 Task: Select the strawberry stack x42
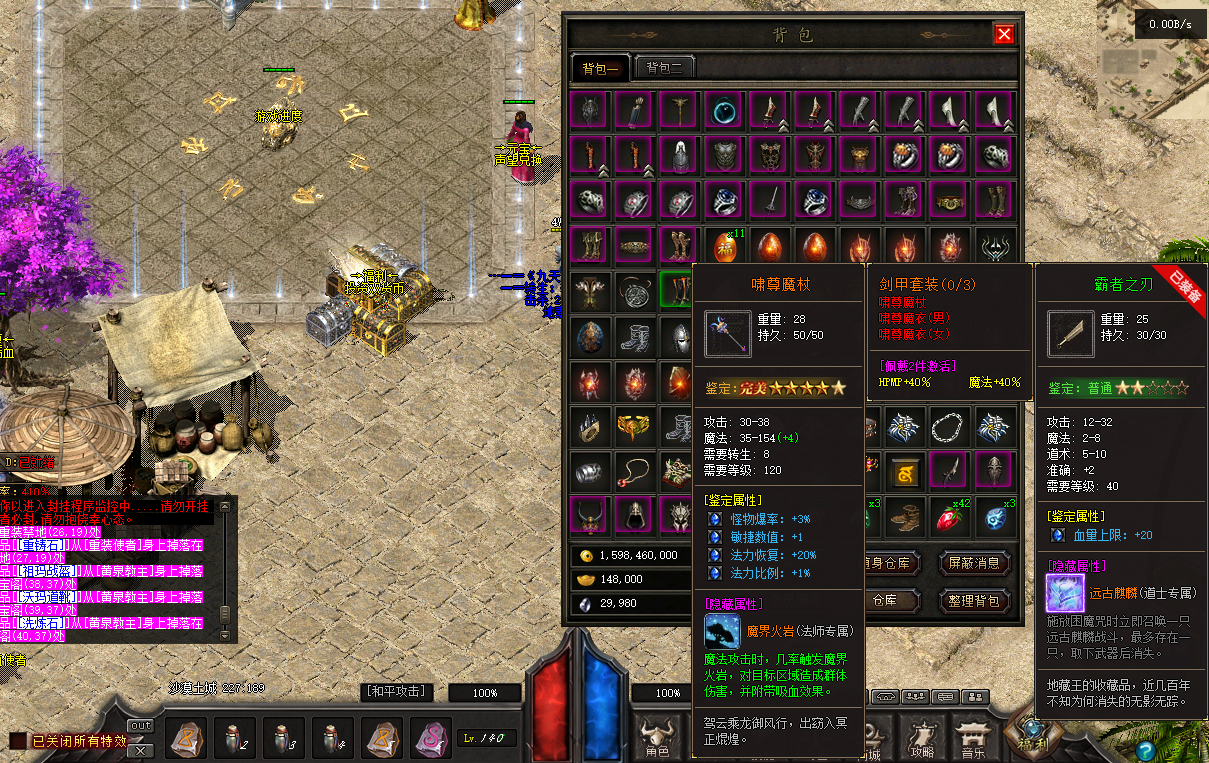950,516
